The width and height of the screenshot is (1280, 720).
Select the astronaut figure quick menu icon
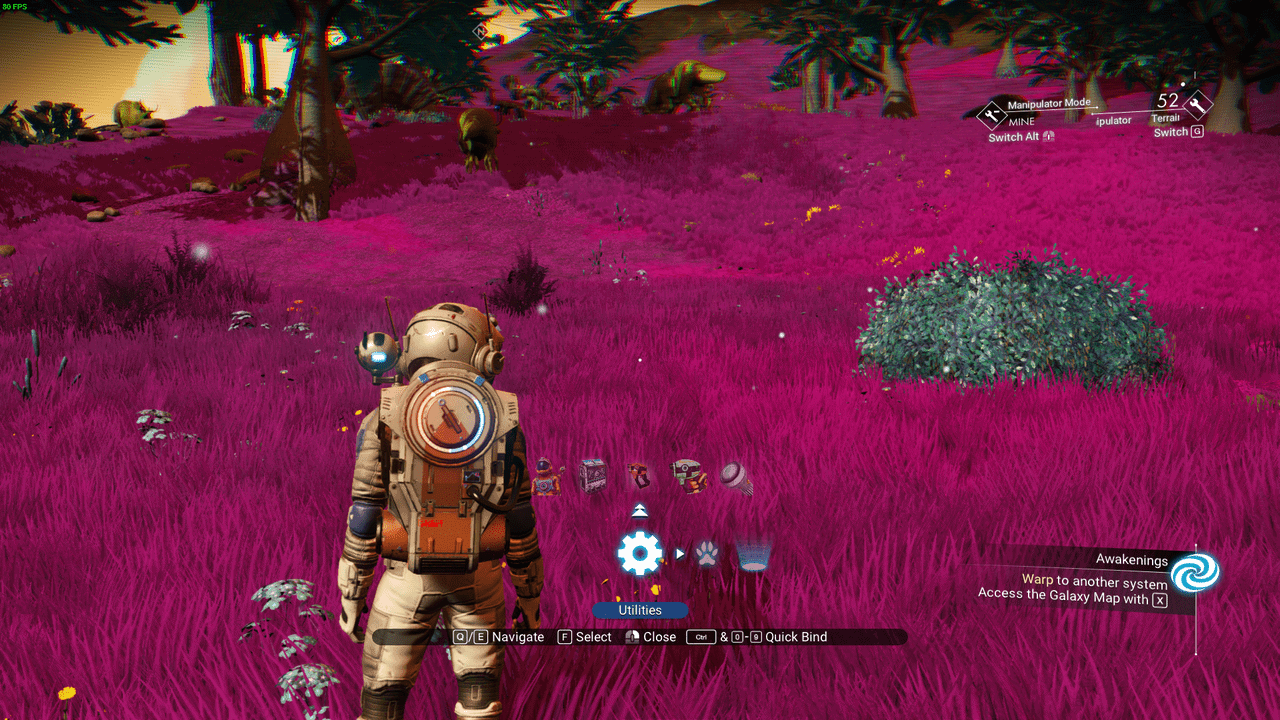click(x=546, y=476)
